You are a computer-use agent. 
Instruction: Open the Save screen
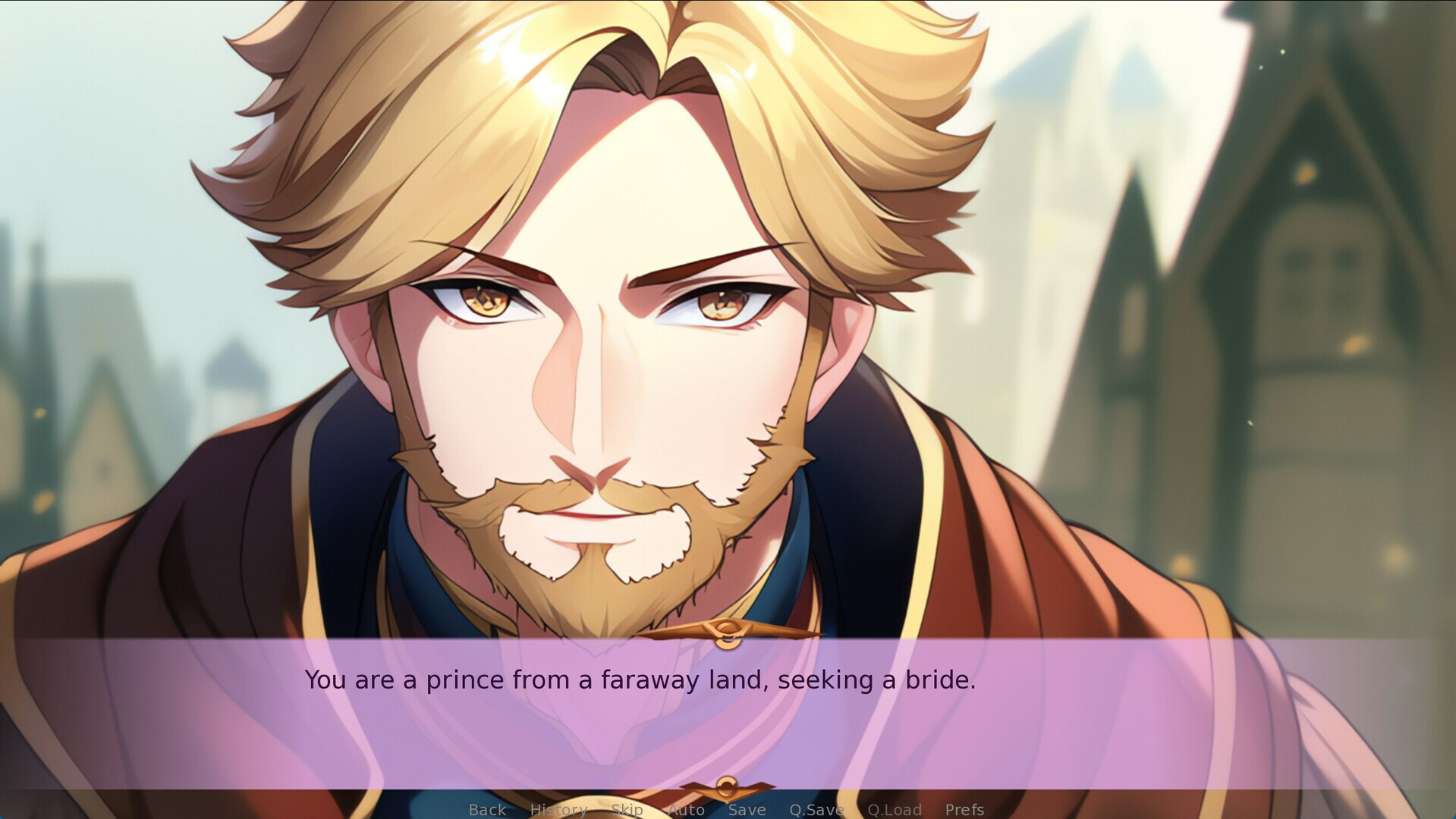coord(746,809)
